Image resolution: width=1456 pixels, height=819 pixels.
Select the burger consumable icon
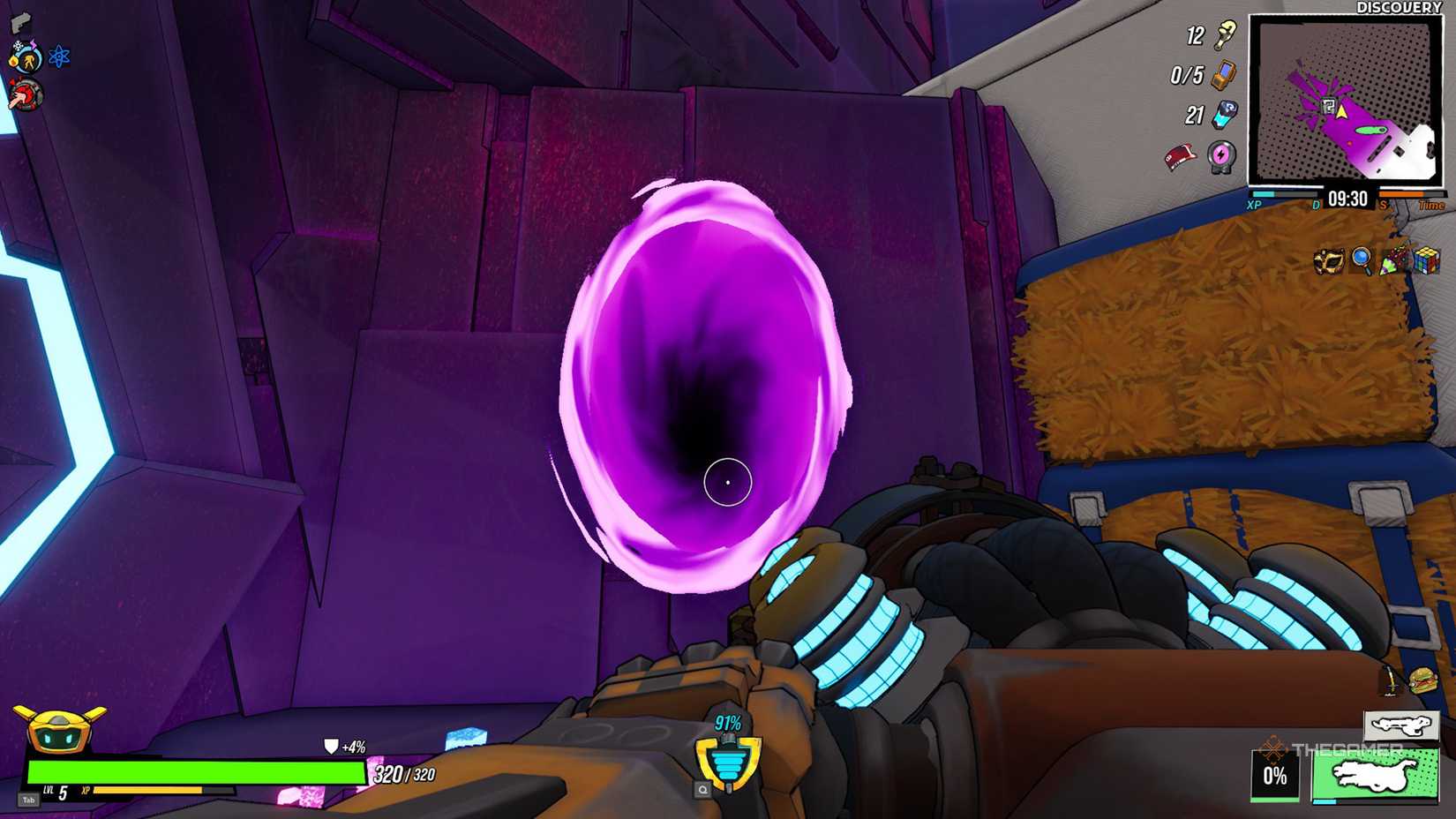coord(1423,680)
